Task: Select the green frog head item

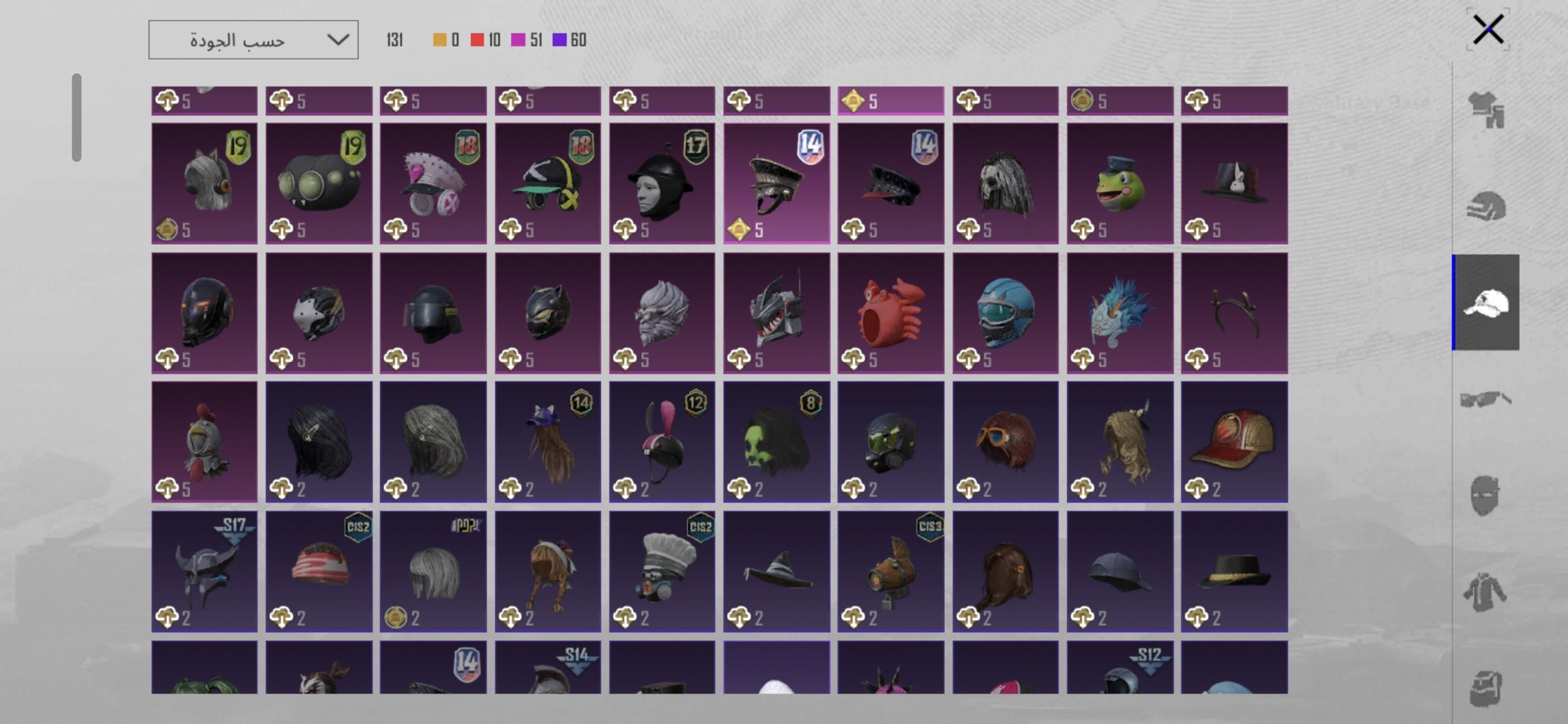Action: point(1120,183)
